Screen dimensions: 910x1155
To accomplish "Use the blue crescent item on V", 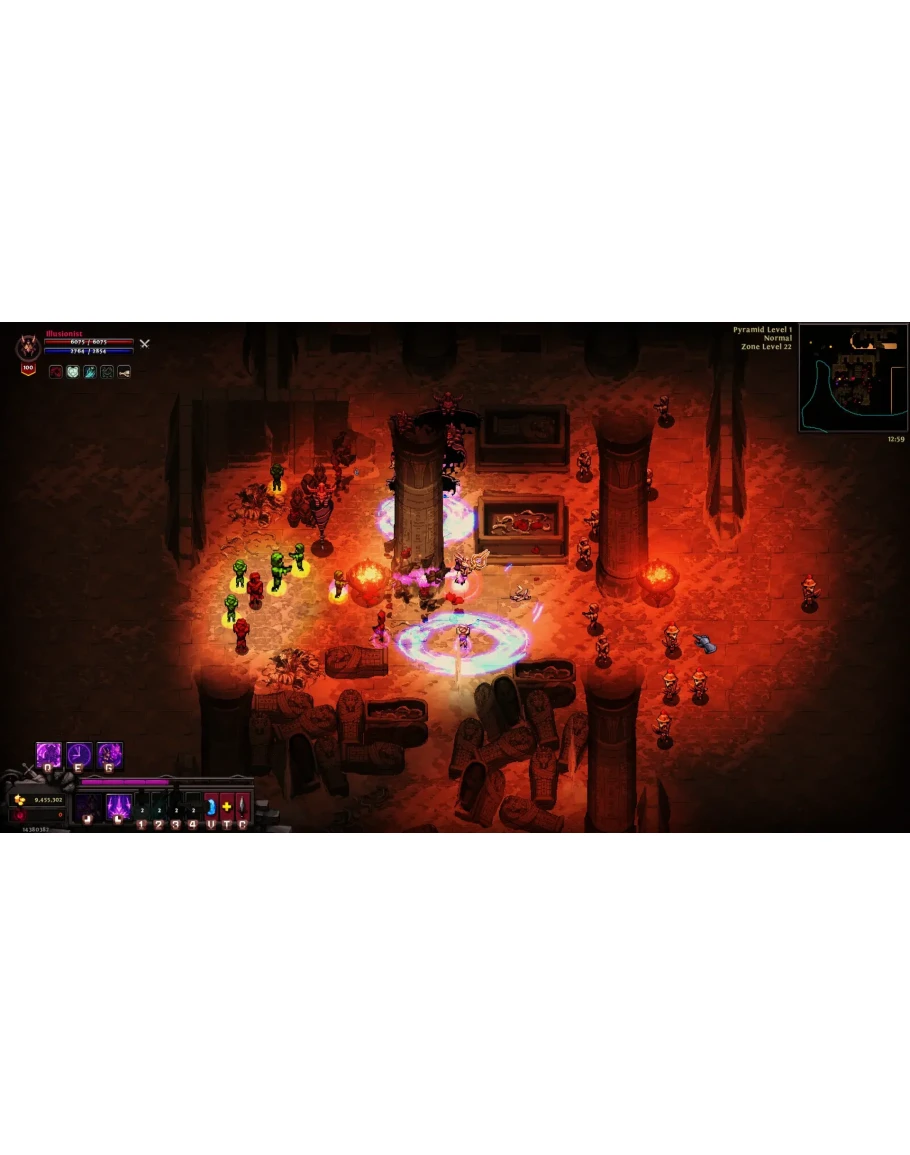I will pyautogui.click(x=211, y=807).
